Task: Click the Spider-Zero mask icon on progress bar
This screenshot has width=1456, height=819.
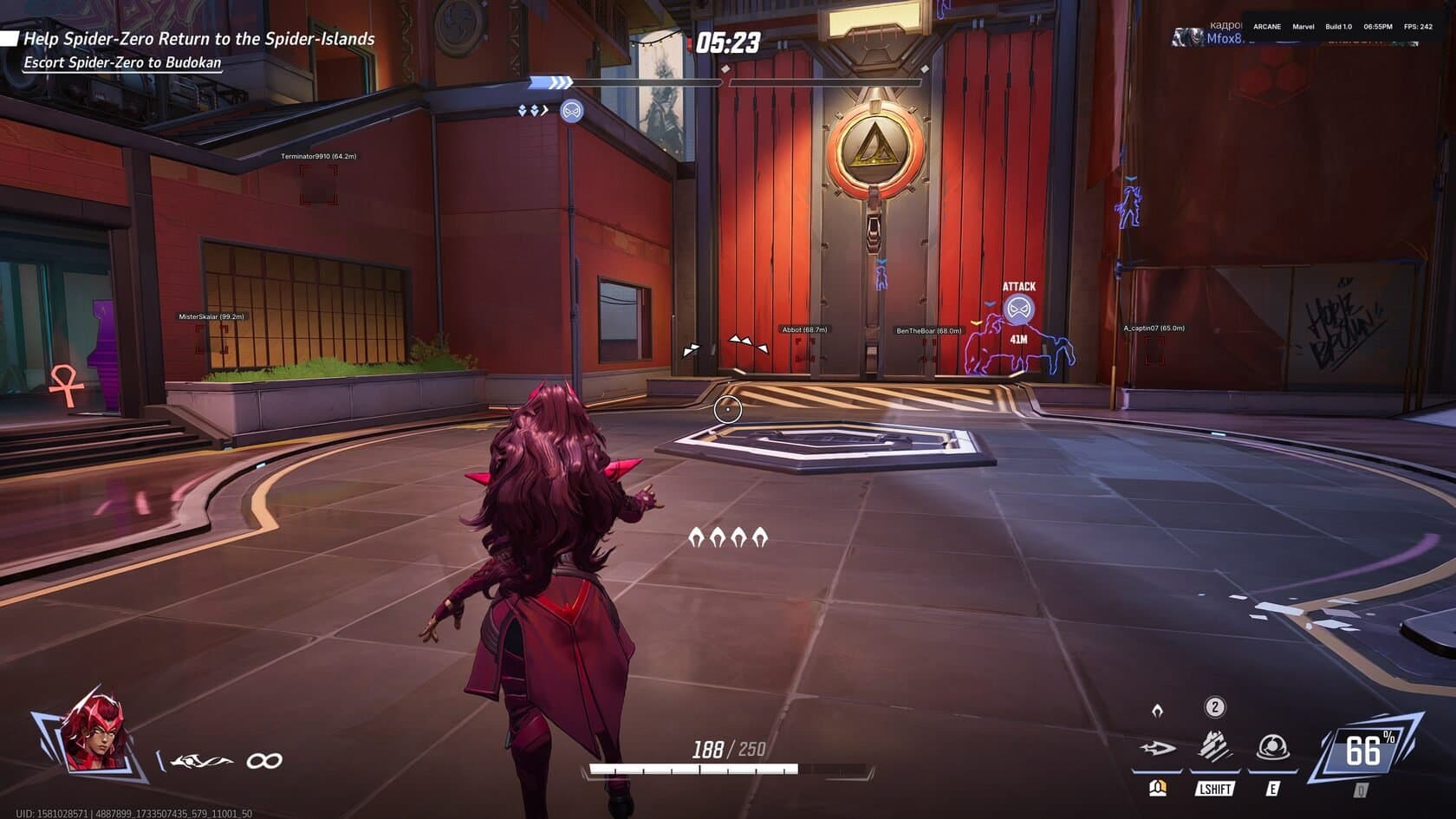Action: [571, 112]
